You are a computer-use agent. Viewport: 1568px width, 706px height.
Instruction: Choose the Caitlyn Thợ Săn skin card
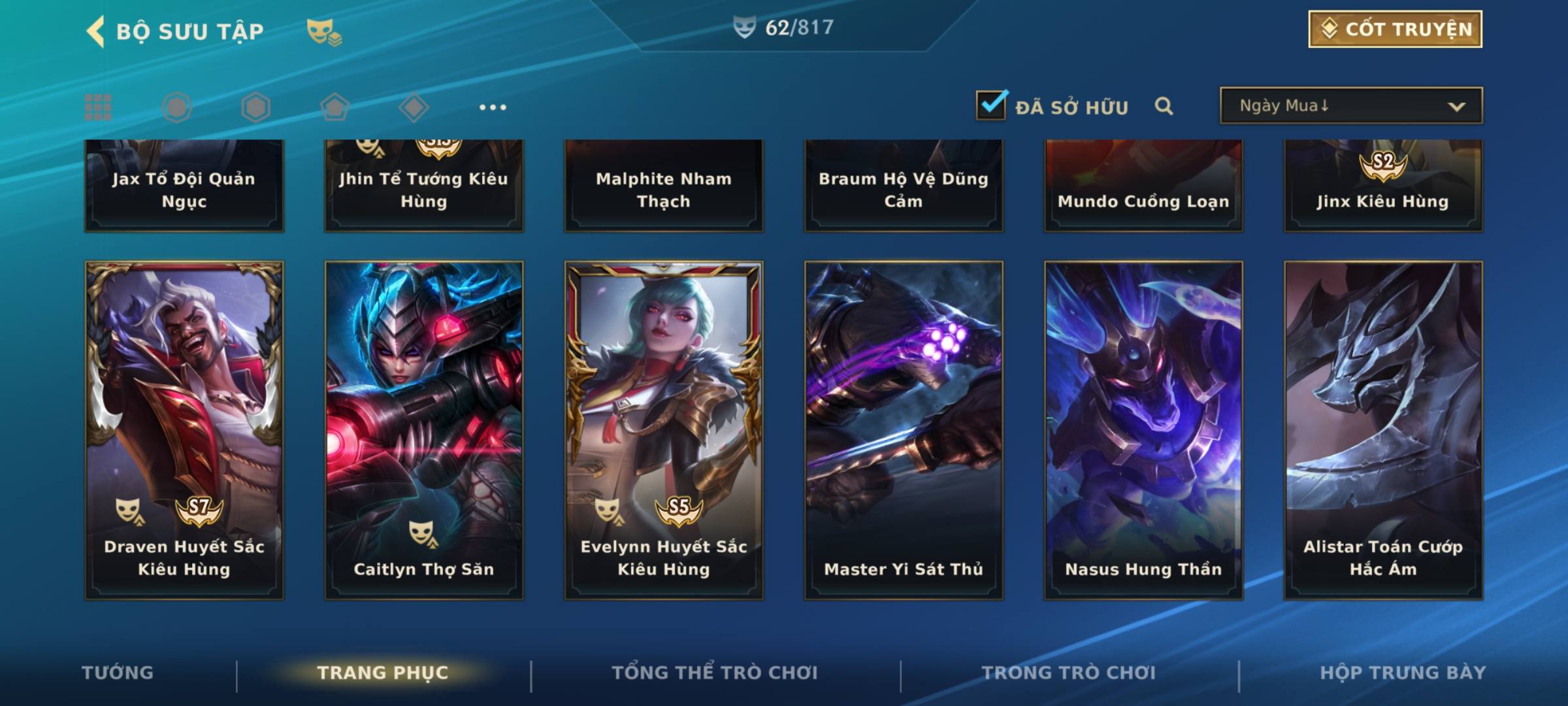[424, 430]
